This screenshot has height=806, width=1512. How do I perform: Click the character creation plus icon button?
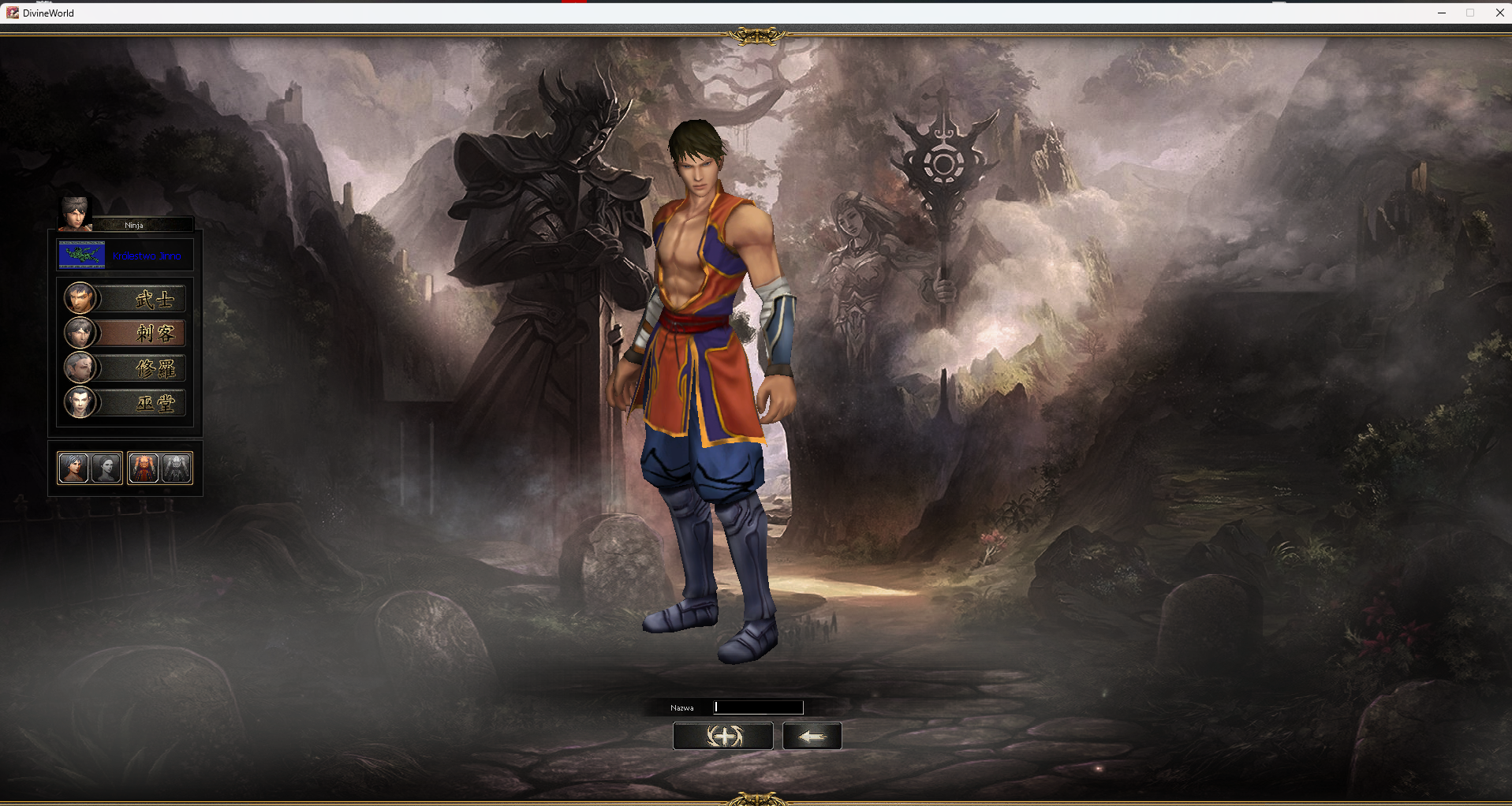point(722,736)
